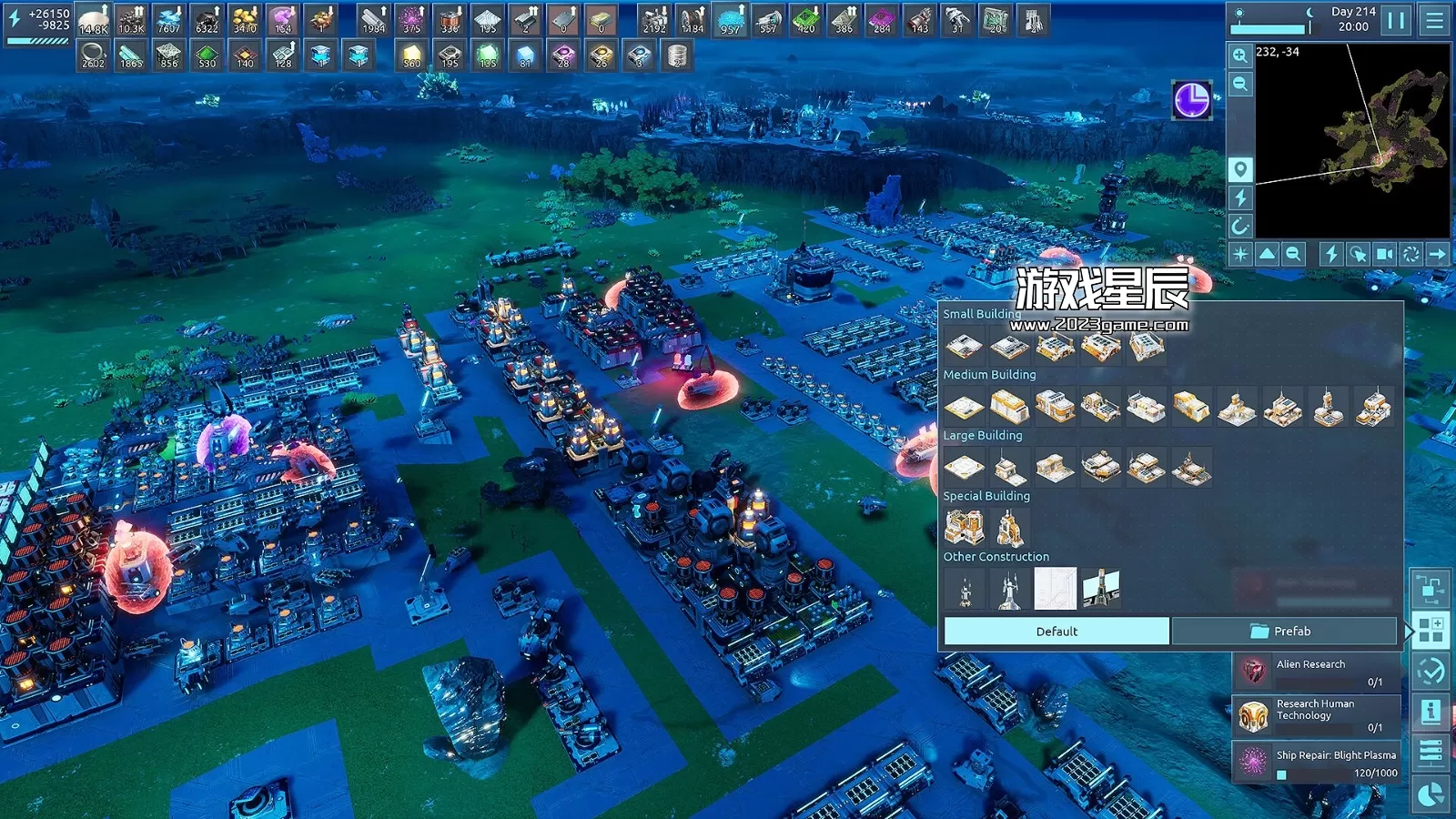Screen dimensions: 1456x819
Task: Switch to the Prefab tab
Action: (x=1283, y=631)
